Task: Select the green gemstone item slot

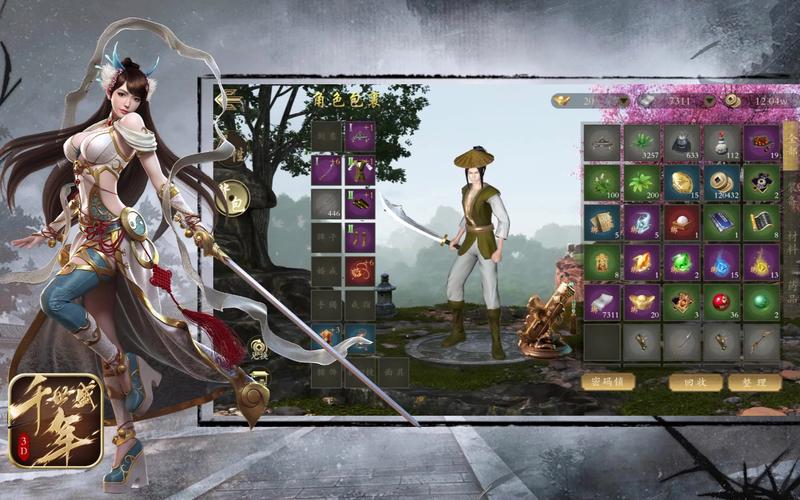Action: tap(682, 263)
